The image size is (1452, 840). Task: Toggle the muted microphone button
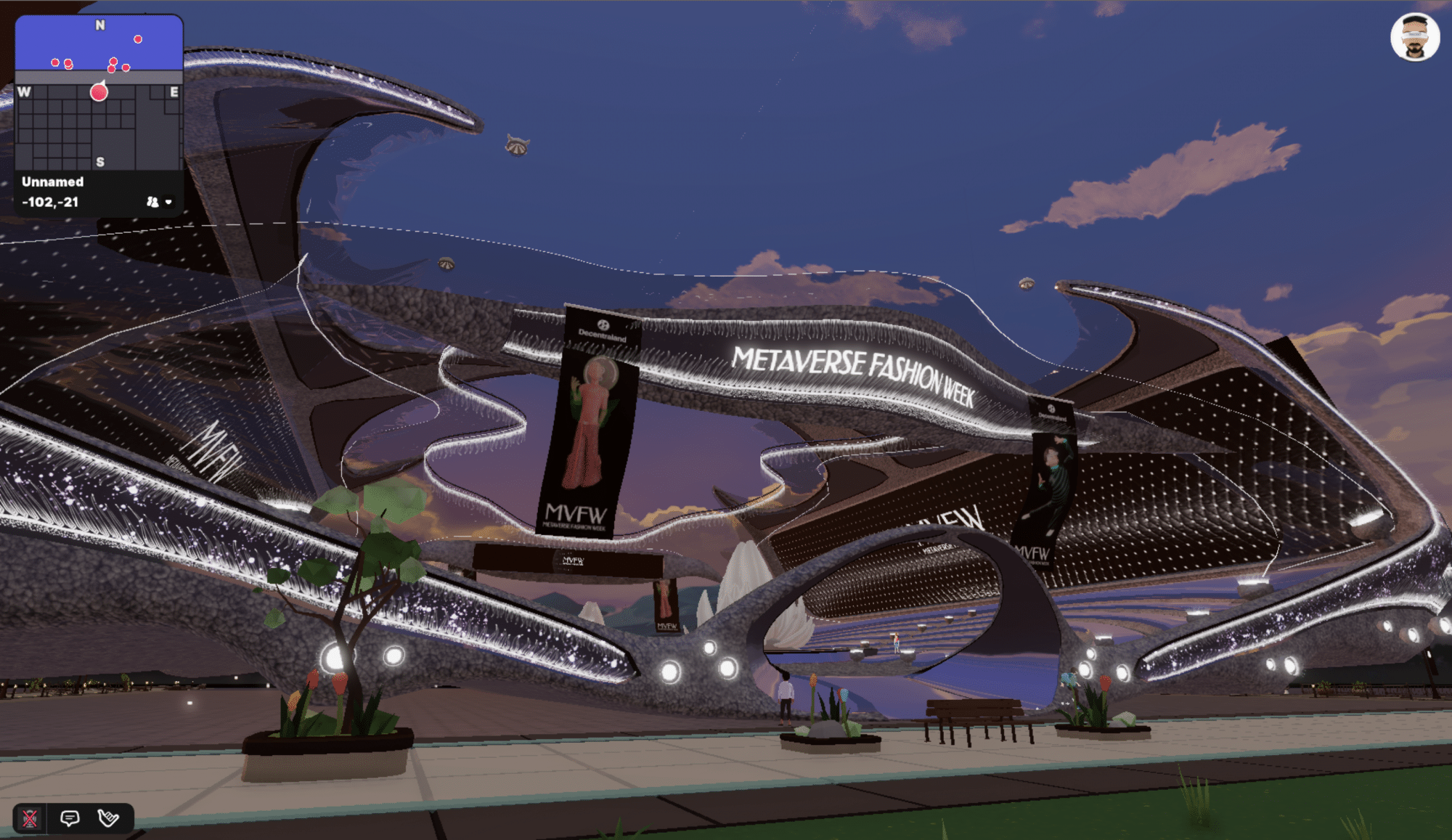30,819
